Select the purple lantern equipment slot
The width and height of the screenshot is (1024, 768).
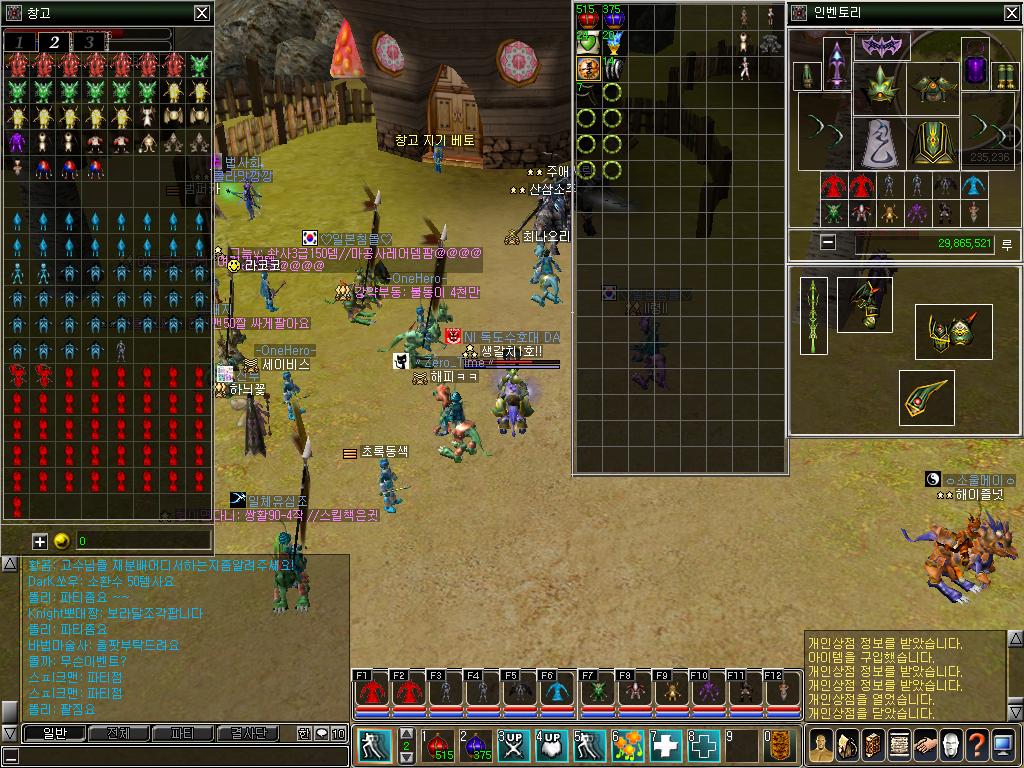pos(975,66)
